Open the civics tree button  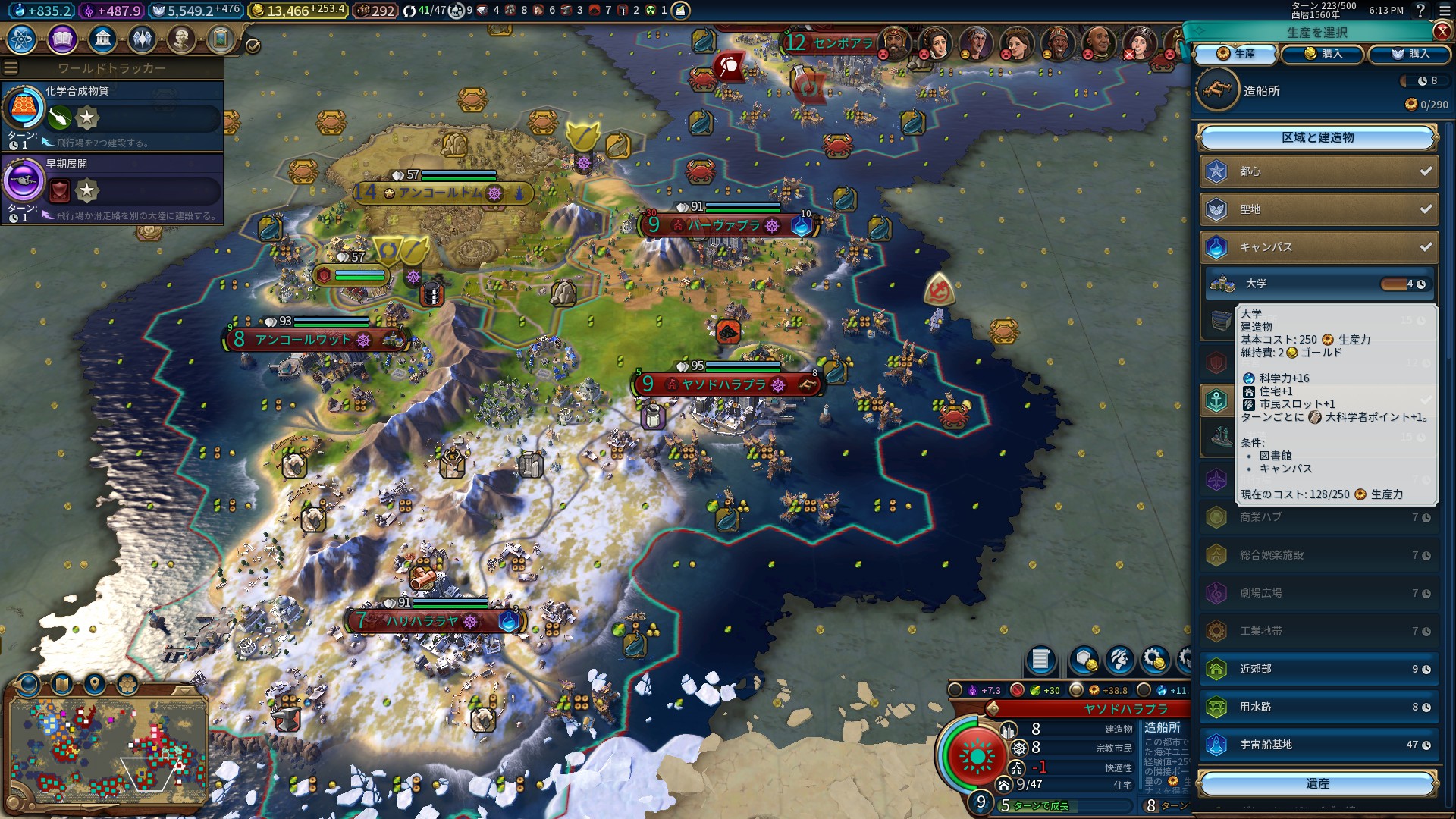point(62,39)
